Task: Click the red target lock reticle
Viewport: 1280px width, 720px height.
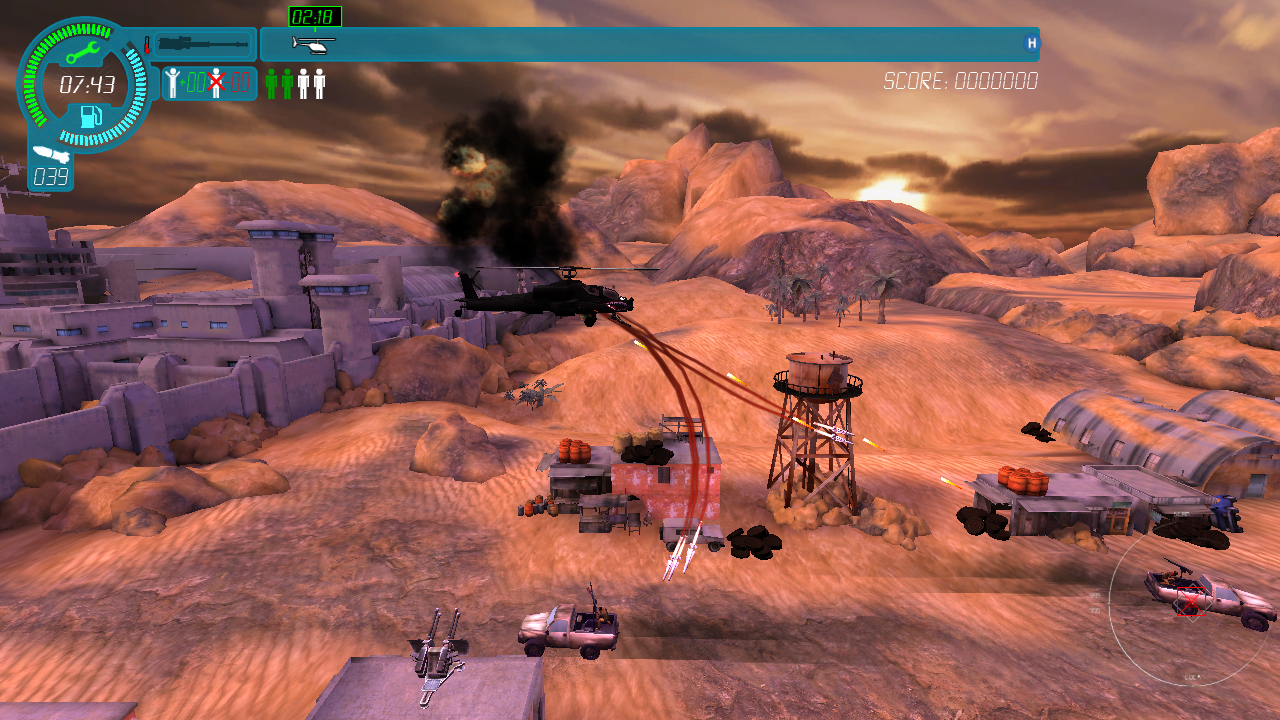Action: tap(1188, 602)
